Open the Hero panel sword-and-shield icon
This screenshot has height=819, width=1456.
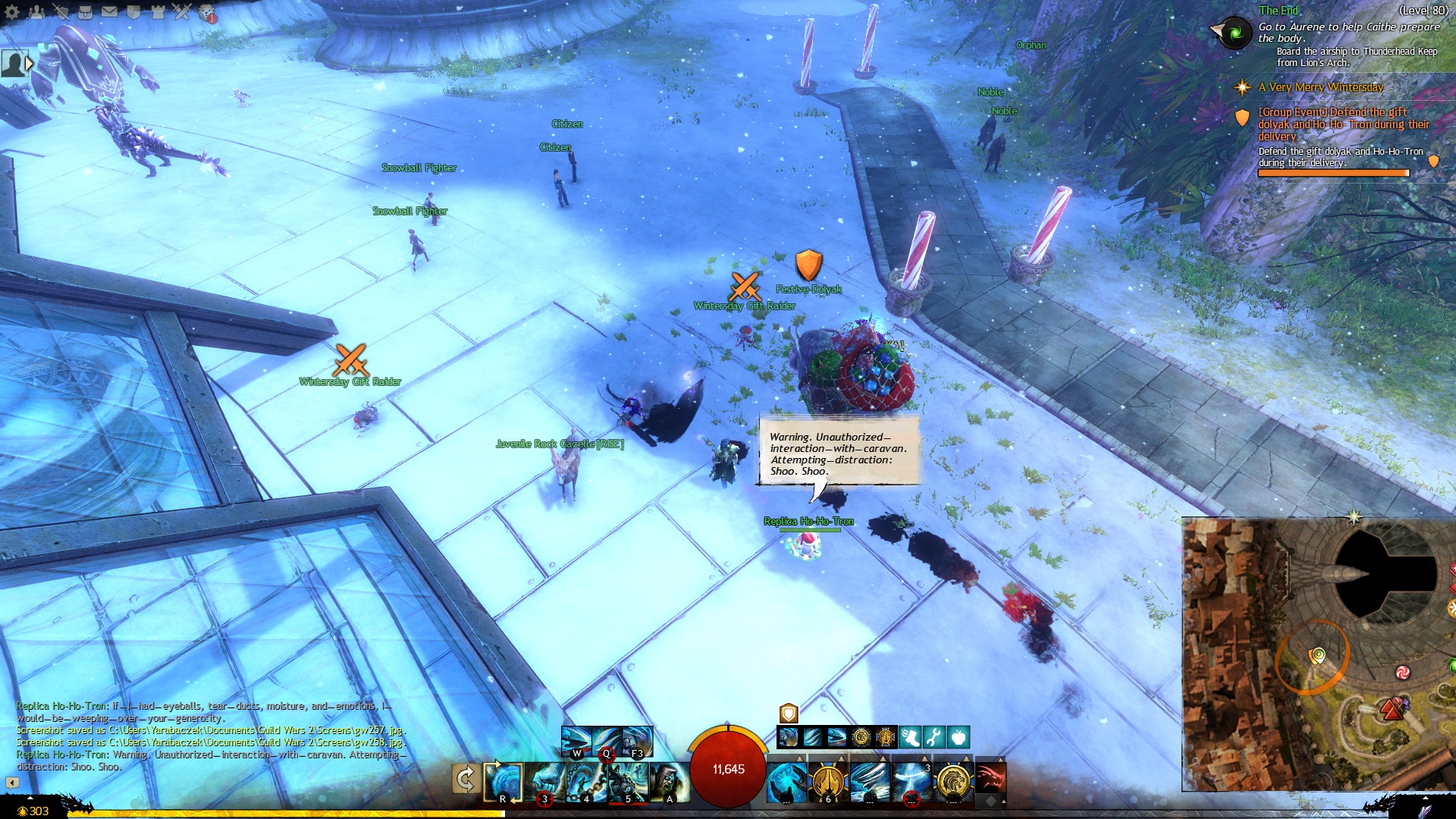coord(61,11)
